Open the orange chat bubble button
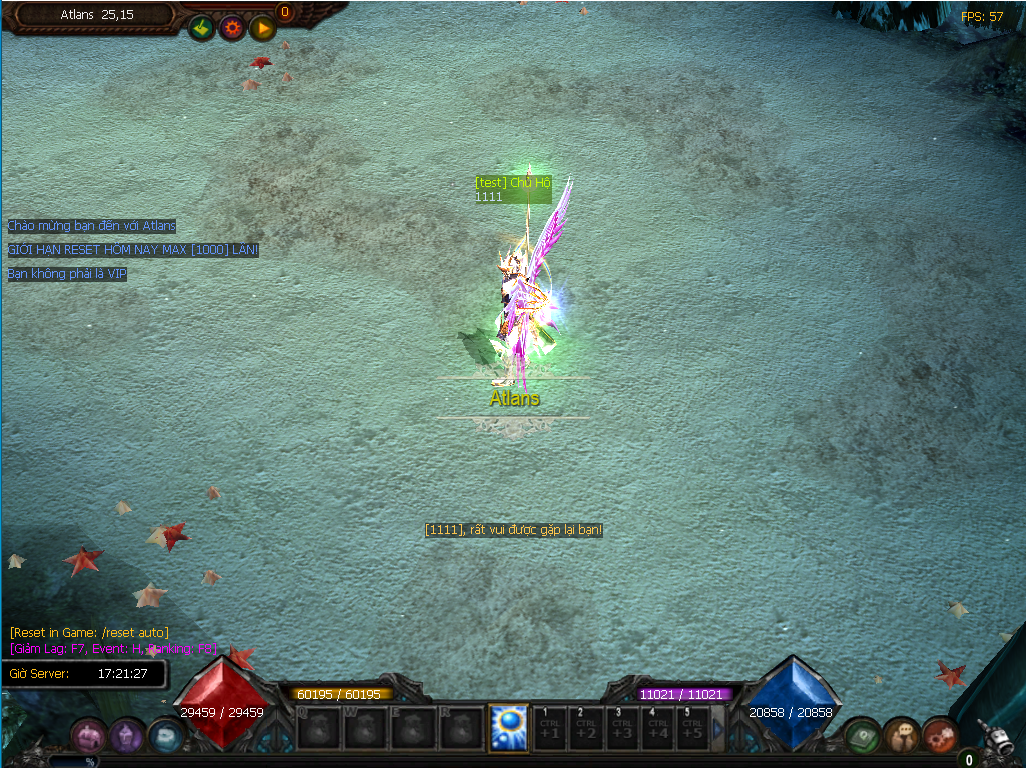This screenshot has height=768, width=1026. click(902, 736)
